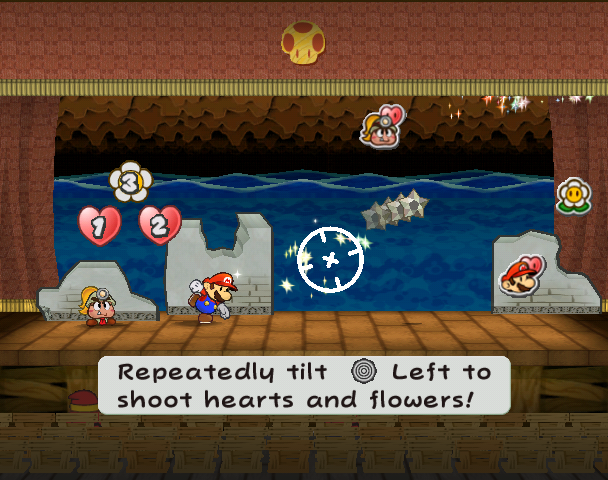Select the smiling flower target icon
The width and height of the screenshot is (608, 480).
[x=573, y=195]
